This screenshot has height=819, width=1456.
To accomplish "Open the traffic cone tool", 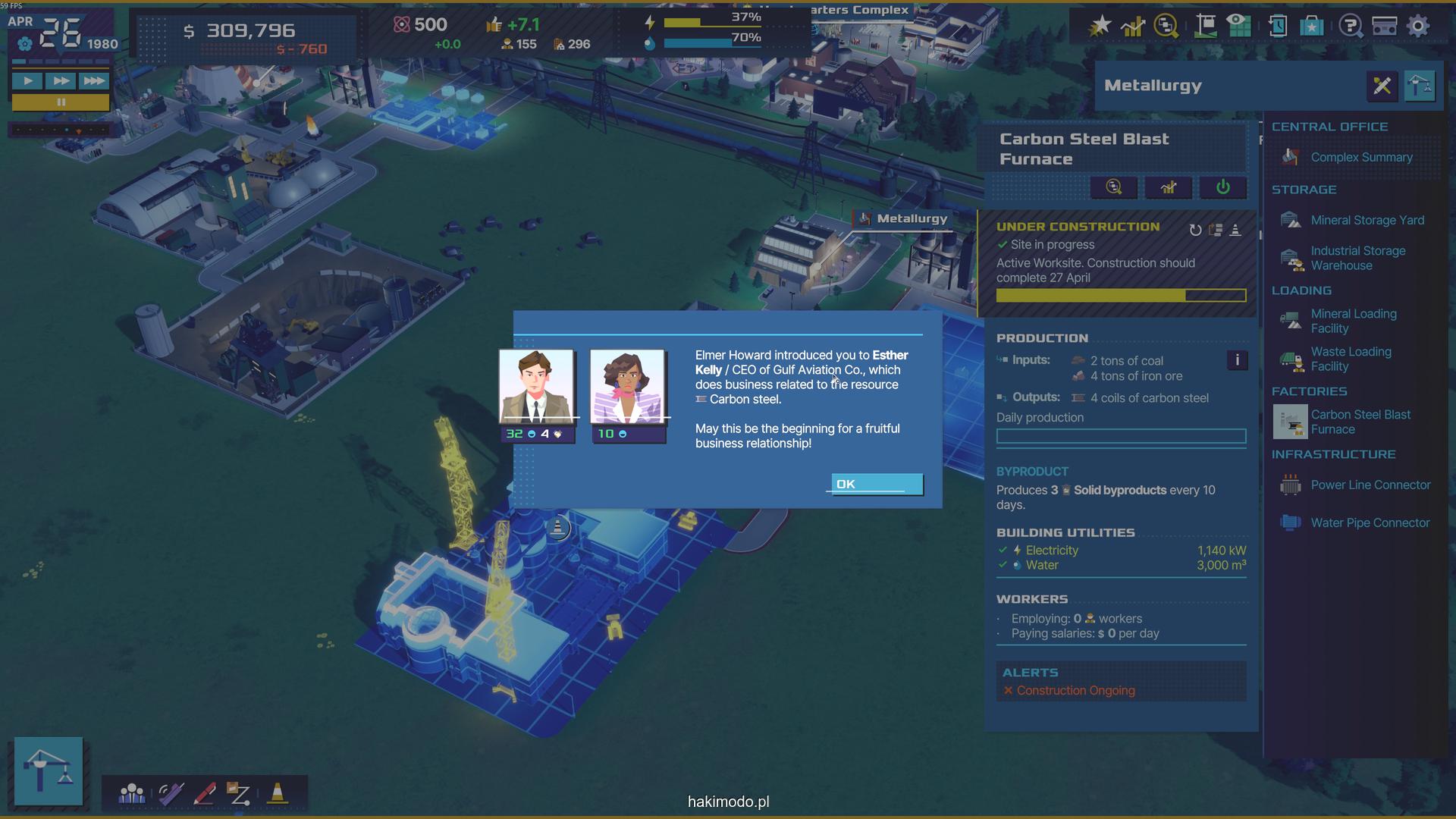I will pos(278,793).
